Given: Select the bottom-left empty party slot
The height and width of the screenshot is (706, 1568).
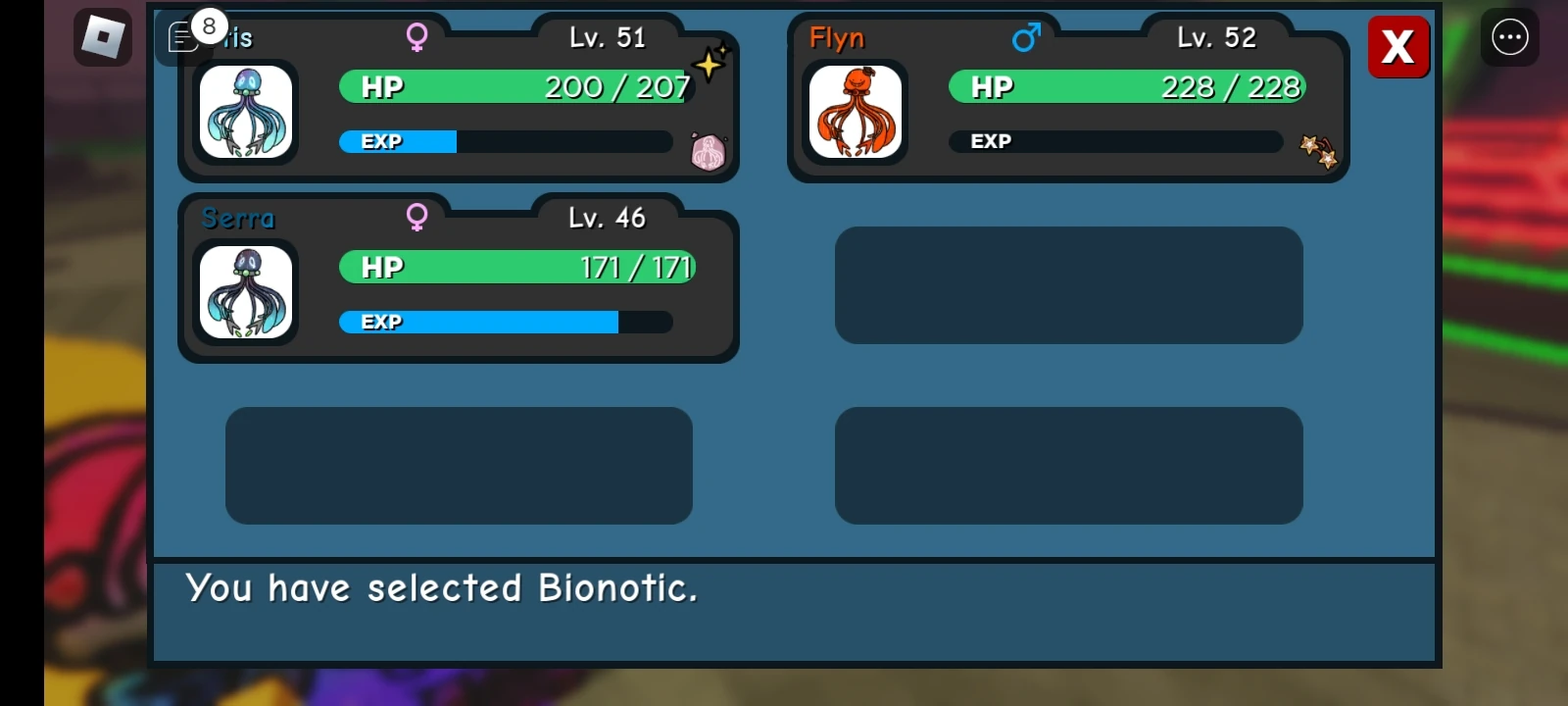Looking at the screenshot, I should (x=458, y=466).
